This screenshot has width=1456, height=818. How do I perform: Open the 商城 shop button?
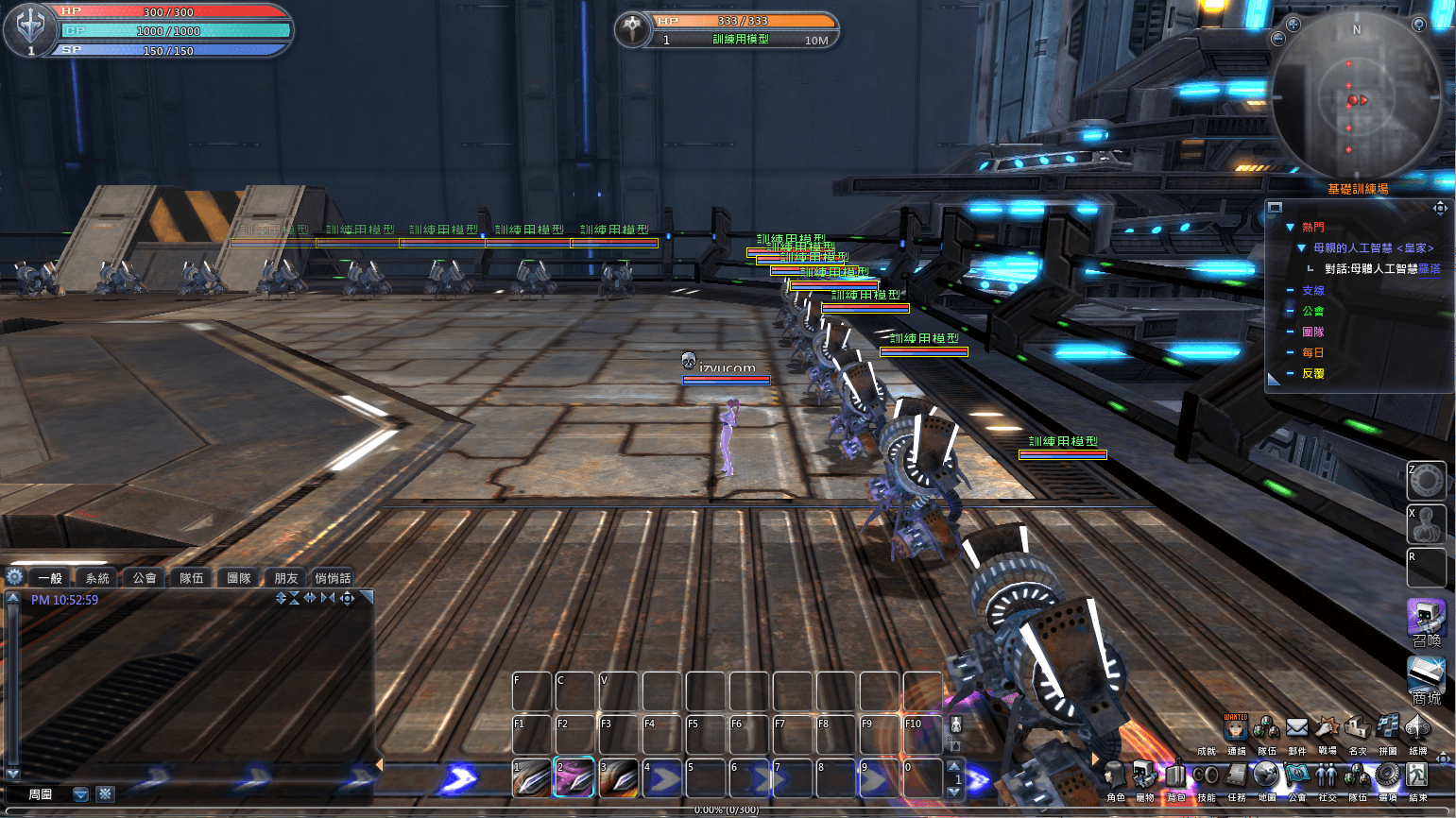[1426, 679]
